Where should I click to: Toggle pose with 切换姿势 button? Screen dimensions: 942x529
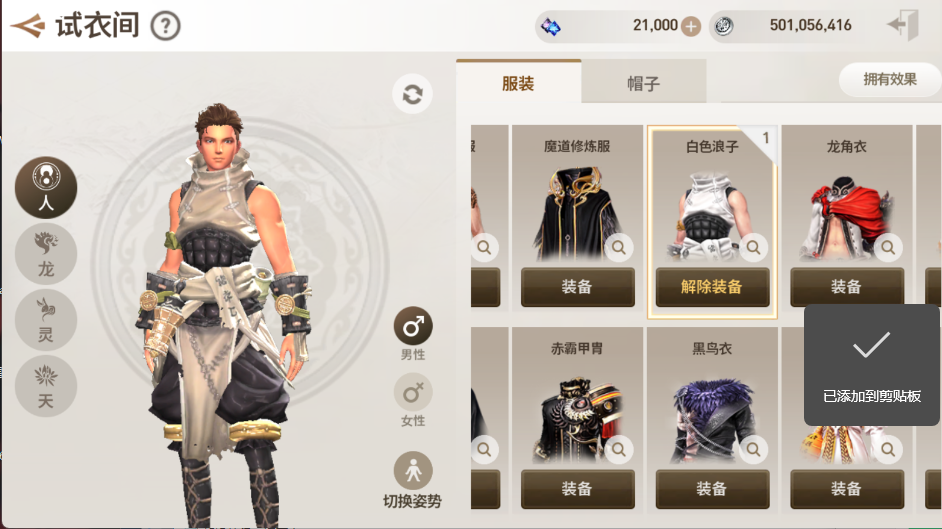coord(413,479)
